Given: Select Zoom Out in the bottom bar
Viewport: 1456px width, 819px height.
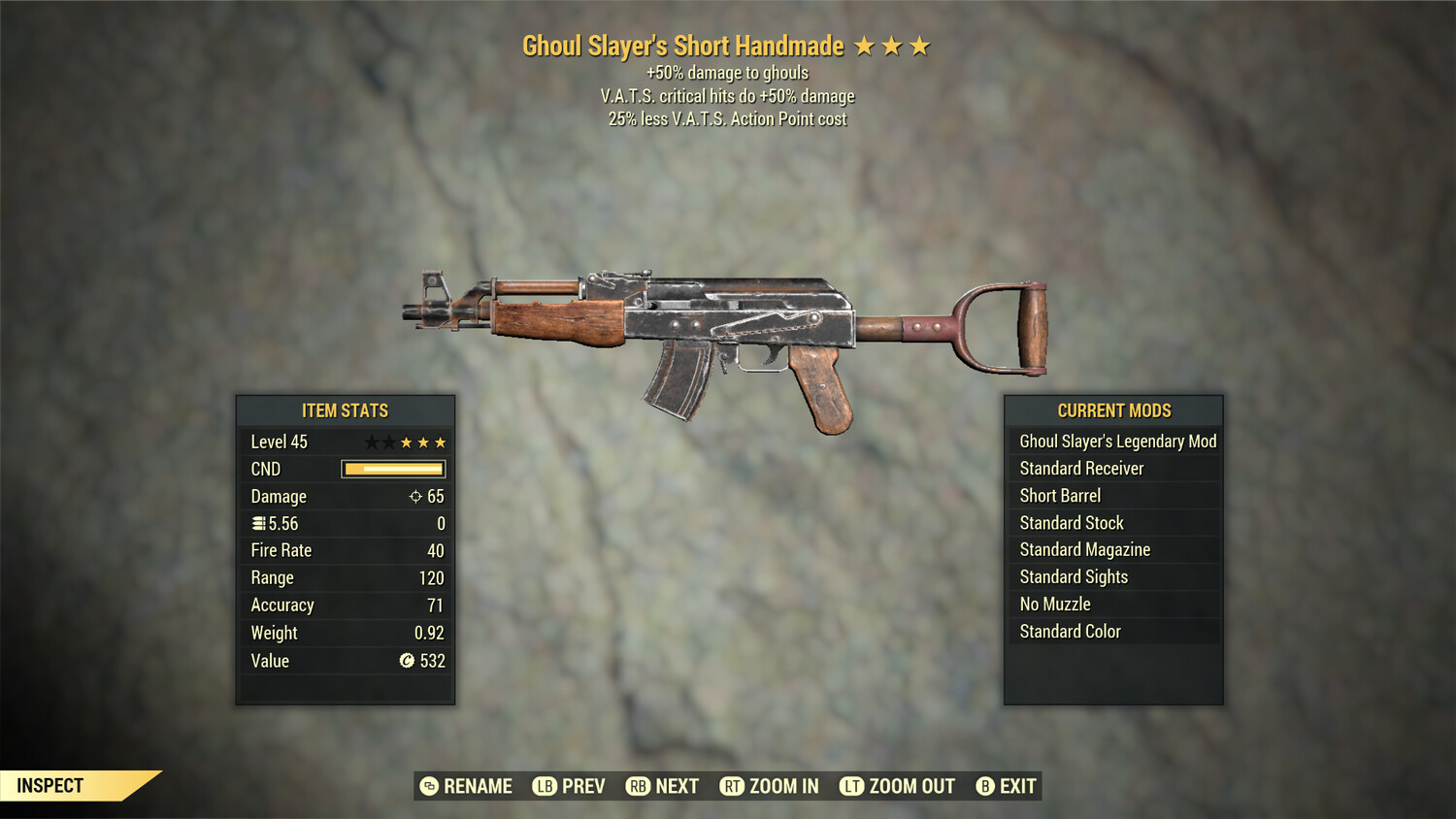Looking at the screenshot, I should pyautogui.click(x=898, y=786).
